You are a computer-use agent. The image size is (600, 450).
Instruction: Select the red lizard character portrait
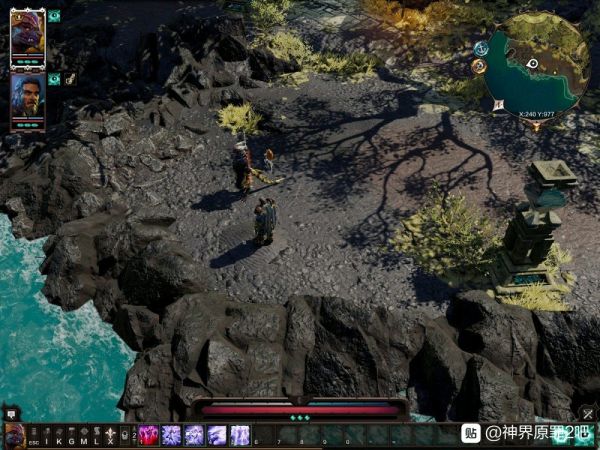point(27,35)
